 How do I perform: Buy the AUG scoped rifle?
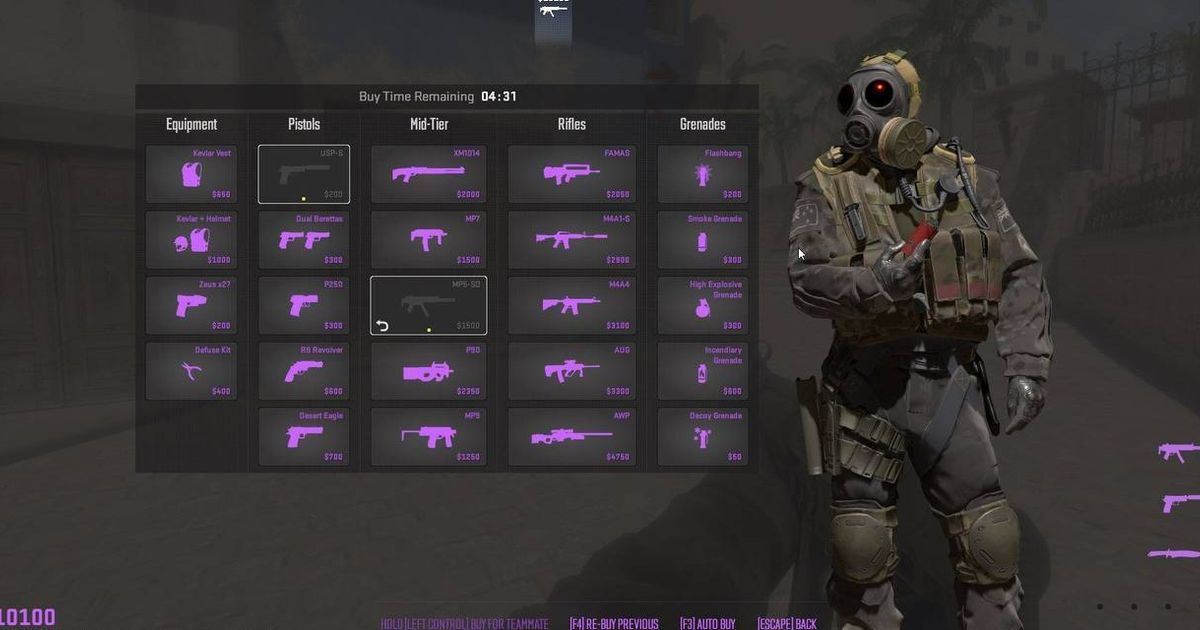(571, 372)
